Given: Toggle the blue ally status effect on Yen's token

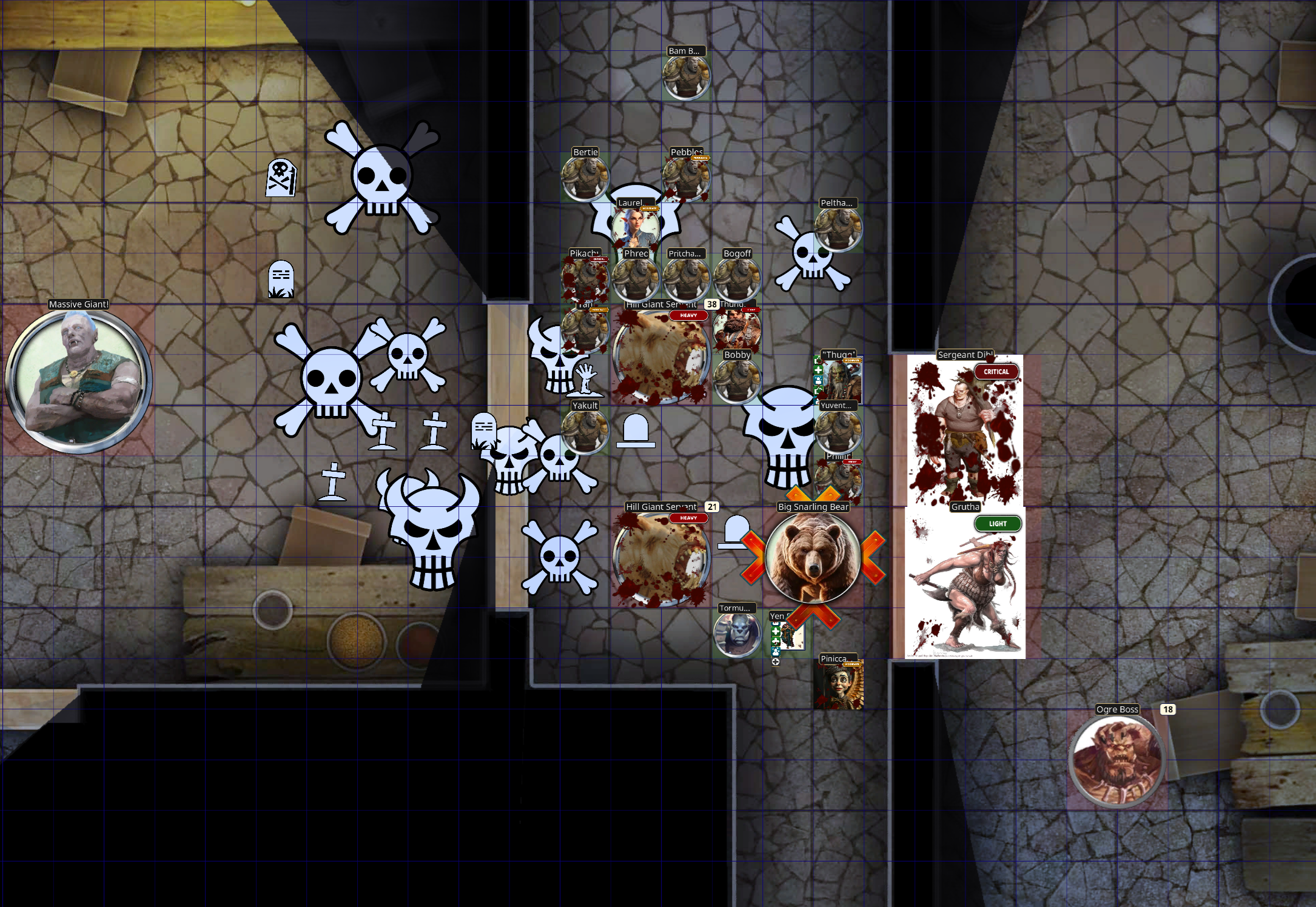Looking at the screenshot, I should (x=776, y=651).
